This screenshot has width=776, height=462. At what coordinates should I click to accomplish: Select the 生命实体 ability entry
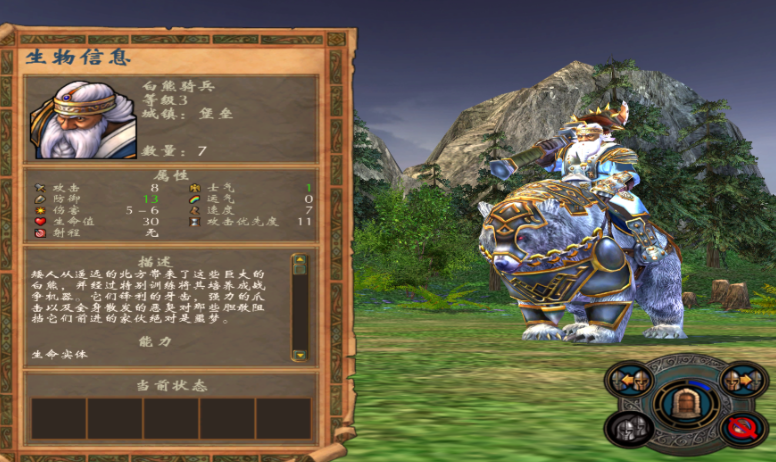[x=49, y=352]
